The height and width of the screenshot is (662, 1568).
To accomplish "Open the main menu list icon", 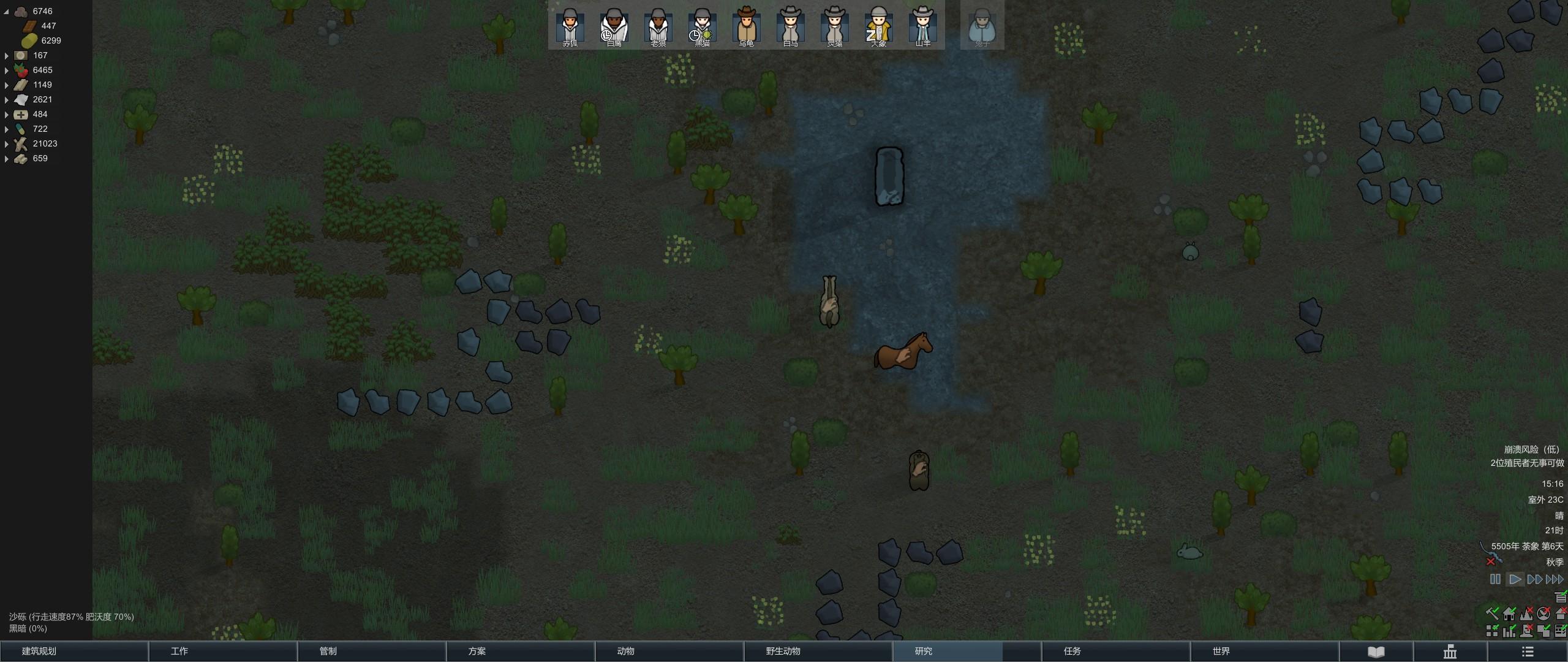I will click(x=1528, y=652).
